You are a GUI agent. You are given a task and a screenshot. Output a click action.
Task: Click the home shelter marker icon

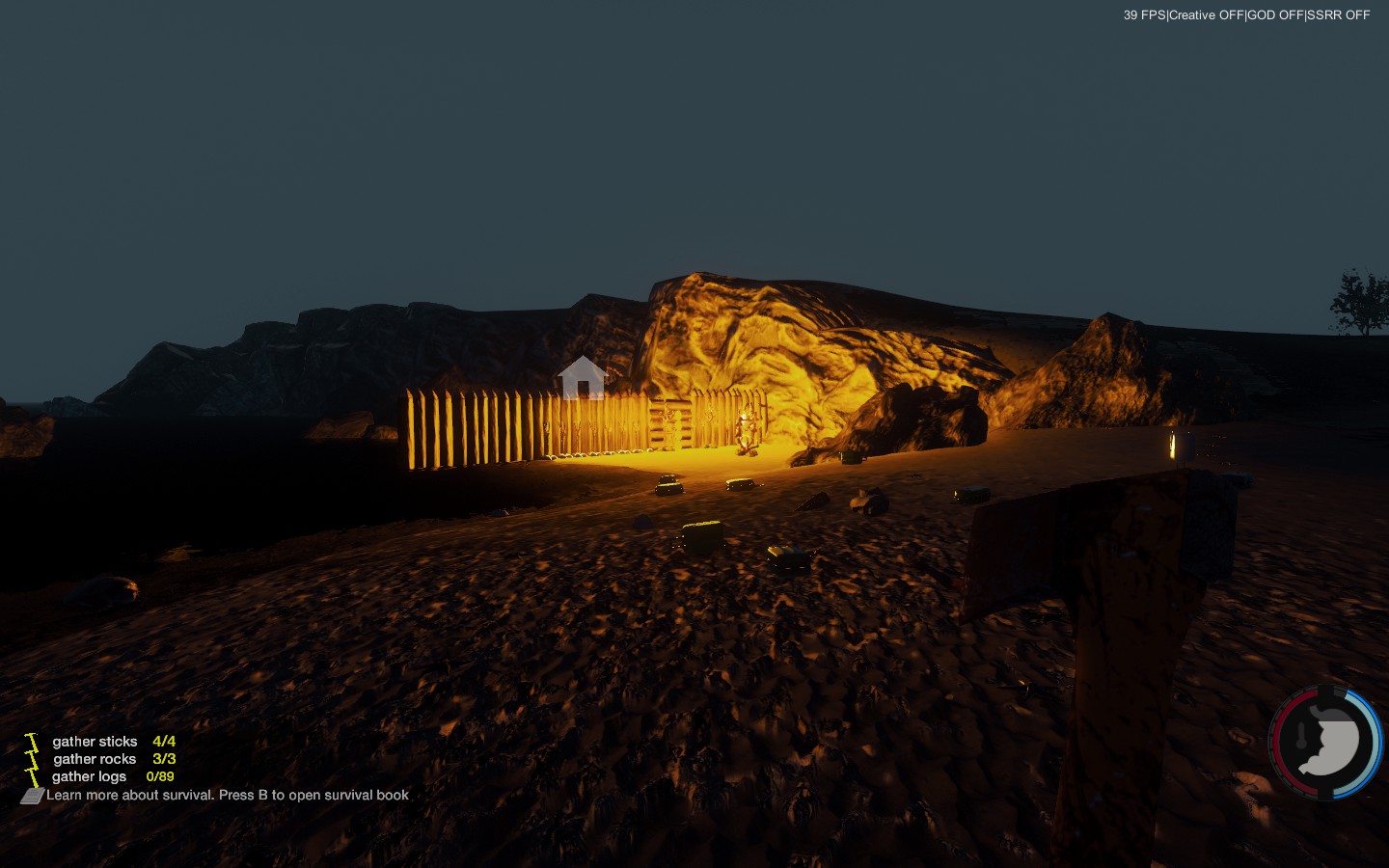582,378
